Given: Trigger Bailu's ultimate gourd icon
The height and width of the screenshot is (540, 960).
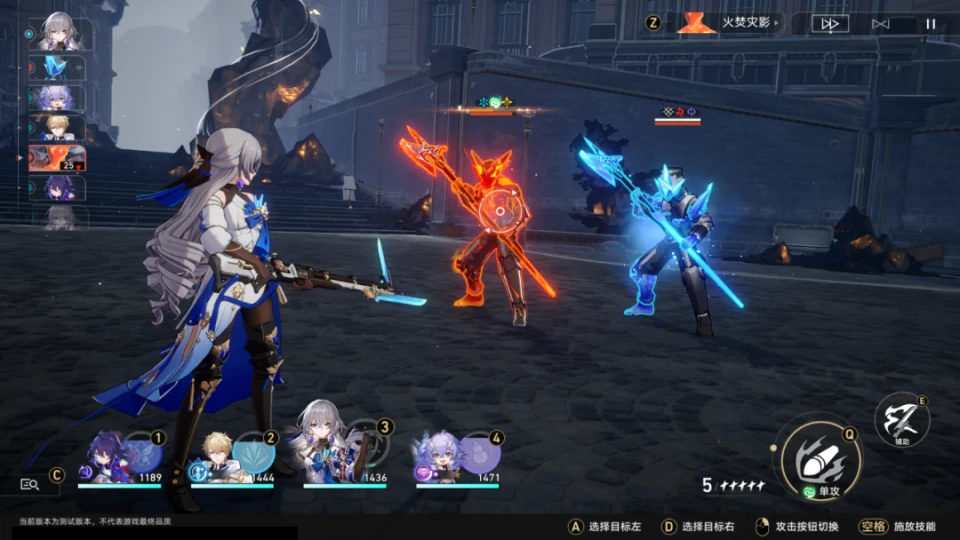Looking at the screenshot, I should [480, 455].
